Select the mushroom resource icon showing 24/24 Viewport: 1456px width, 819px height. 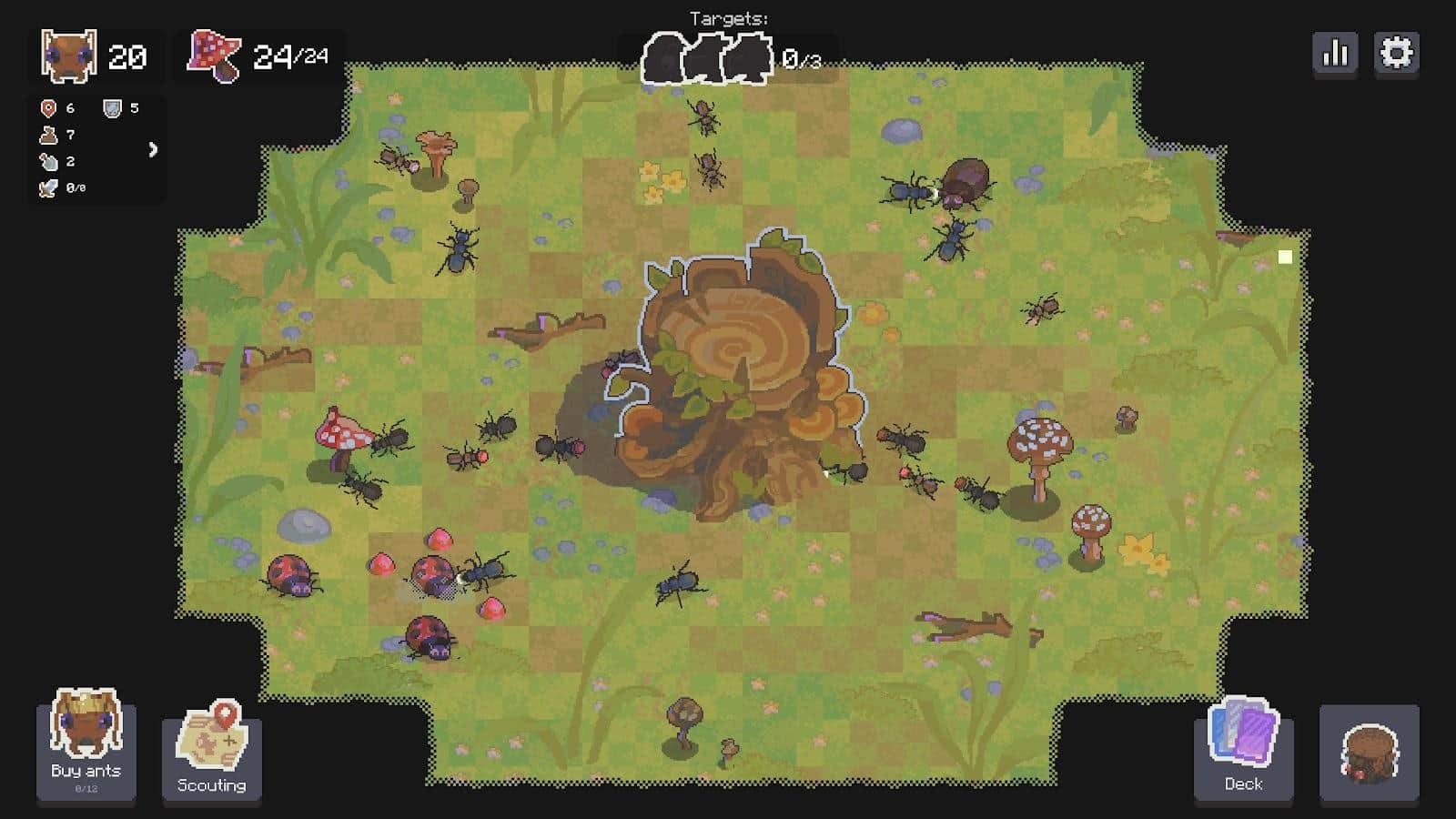[x=211, y=56]
